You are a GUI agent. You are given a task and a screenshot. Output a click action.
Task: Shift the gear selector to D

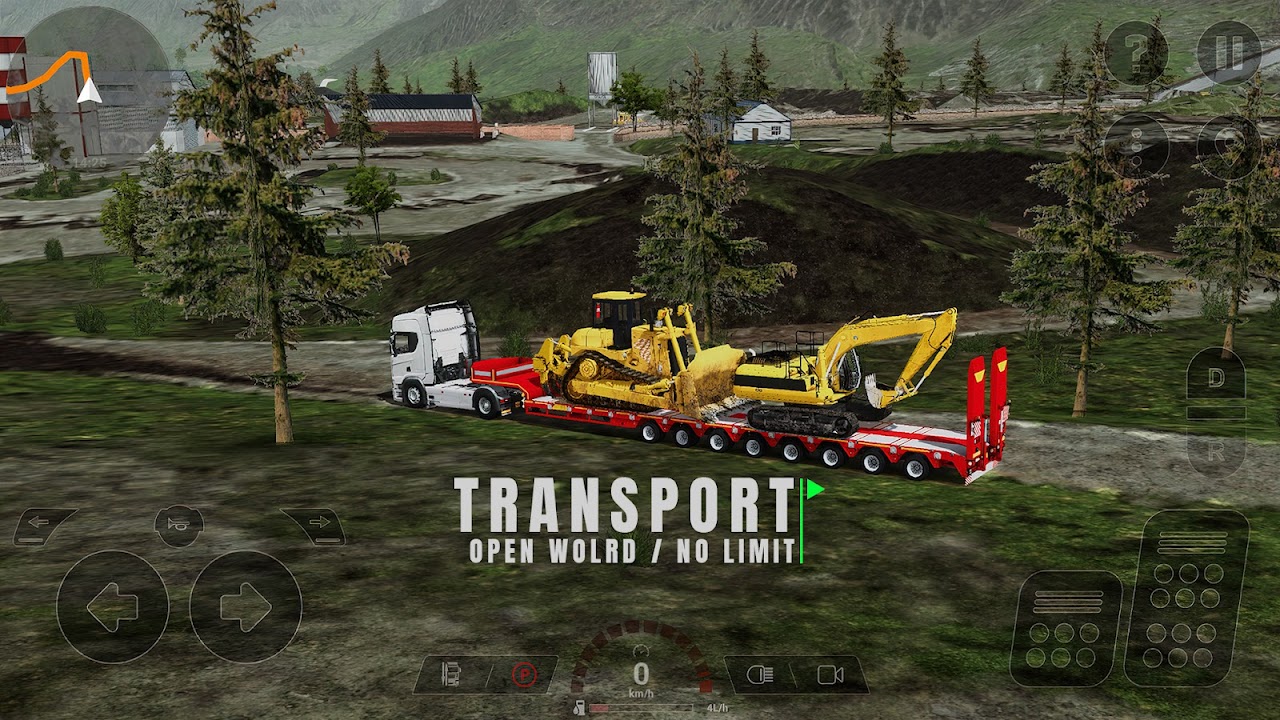pos(1216,380)
